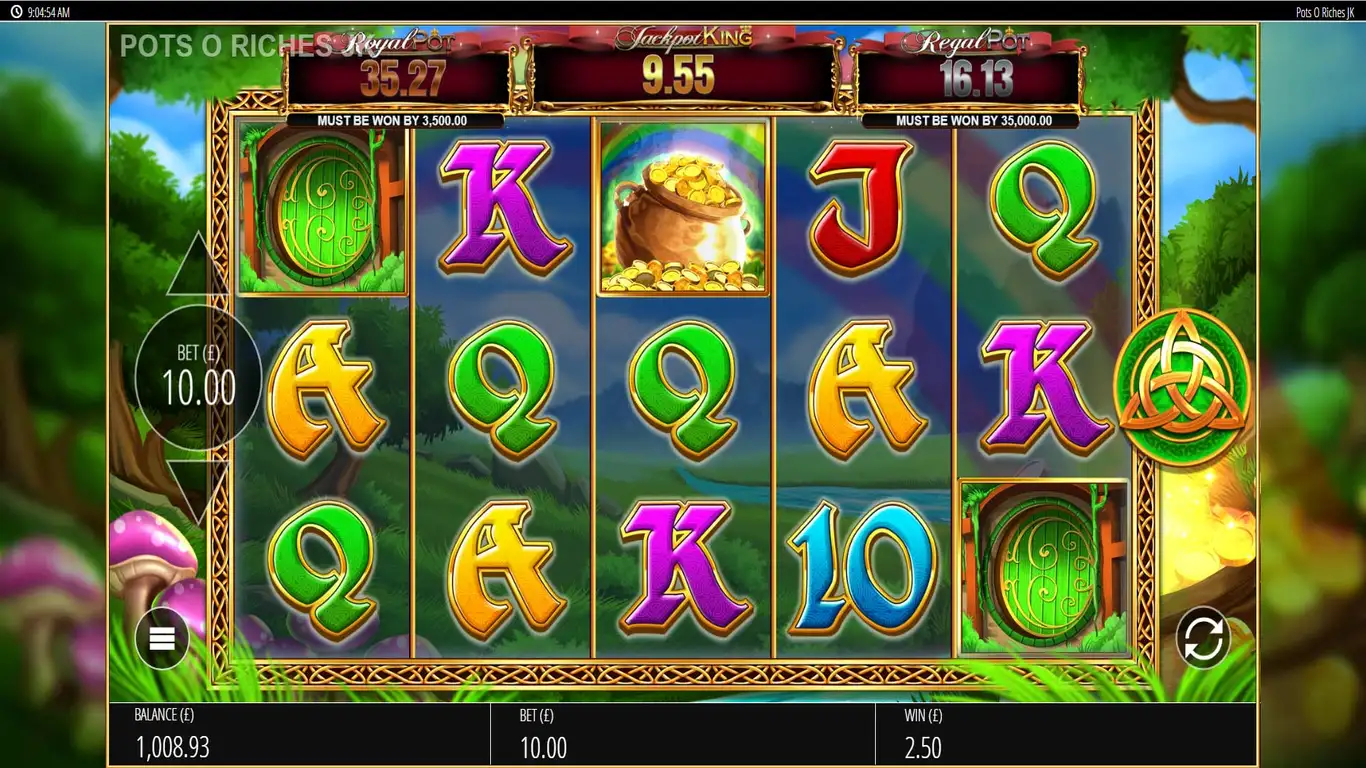Activate the autoplay circular arrows button
The width and height of the screenshot is (1366, 768).
click(1203, 637)
